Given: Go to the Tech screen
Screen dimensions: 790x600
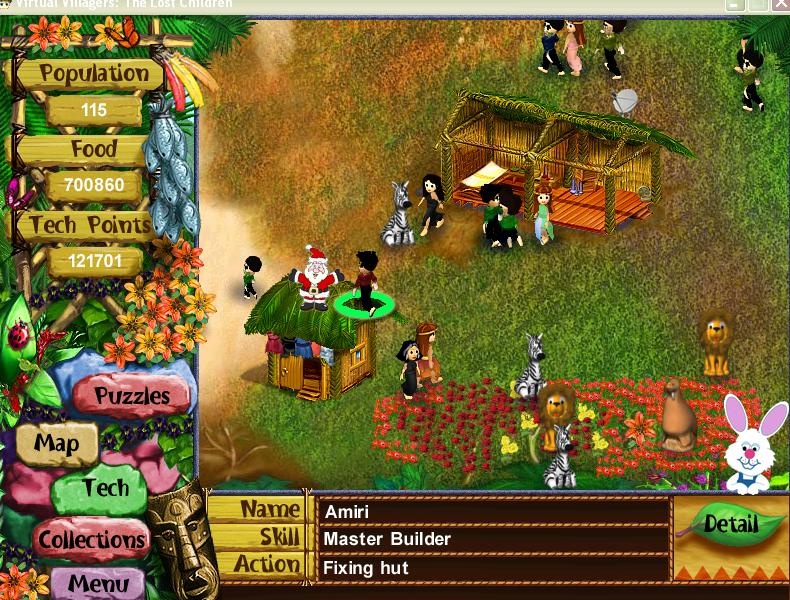Looking at the screenshot, I should (104, 489).
